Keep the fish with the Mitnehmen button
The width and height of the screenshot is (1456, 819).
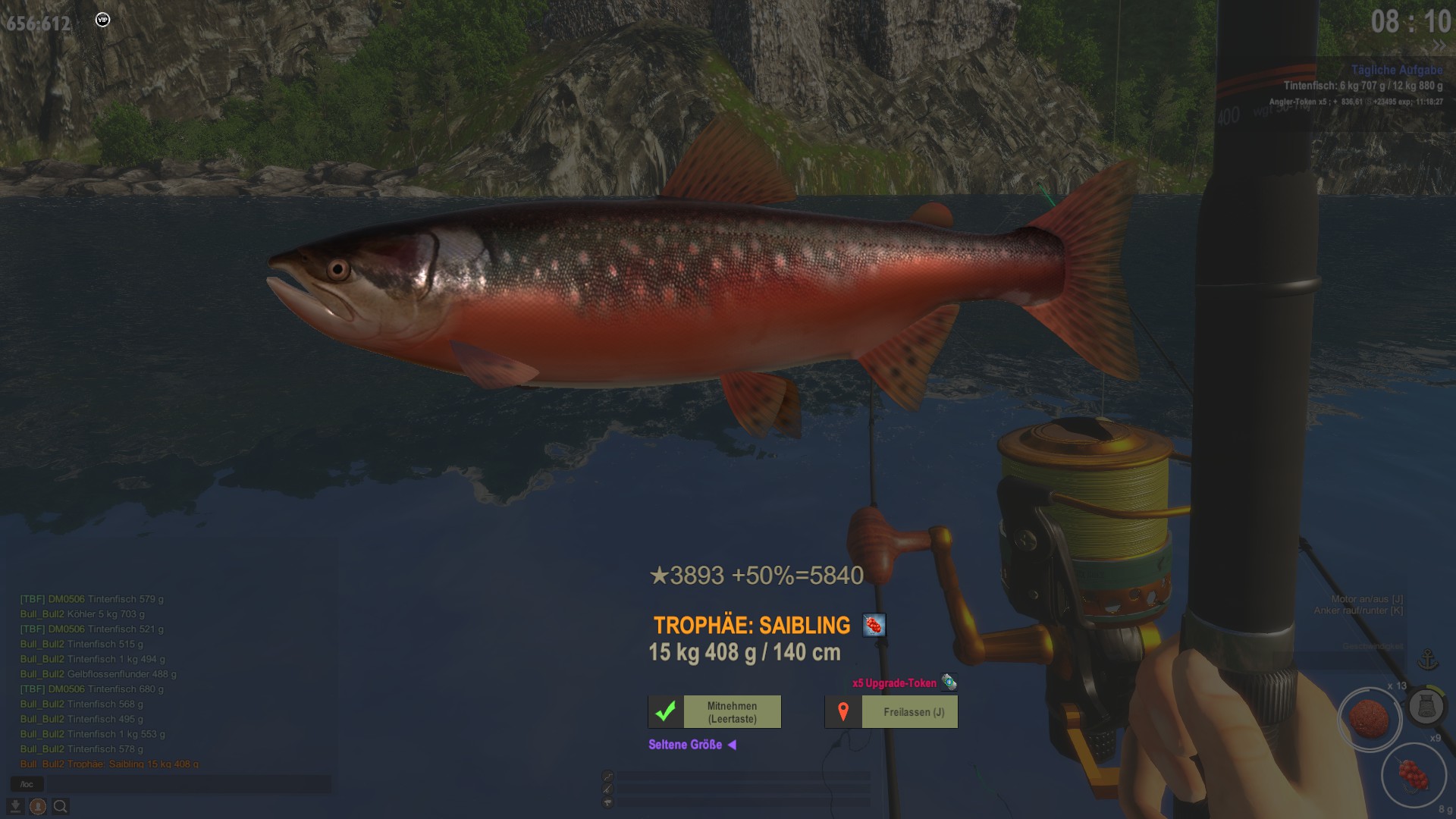[714, 712]
